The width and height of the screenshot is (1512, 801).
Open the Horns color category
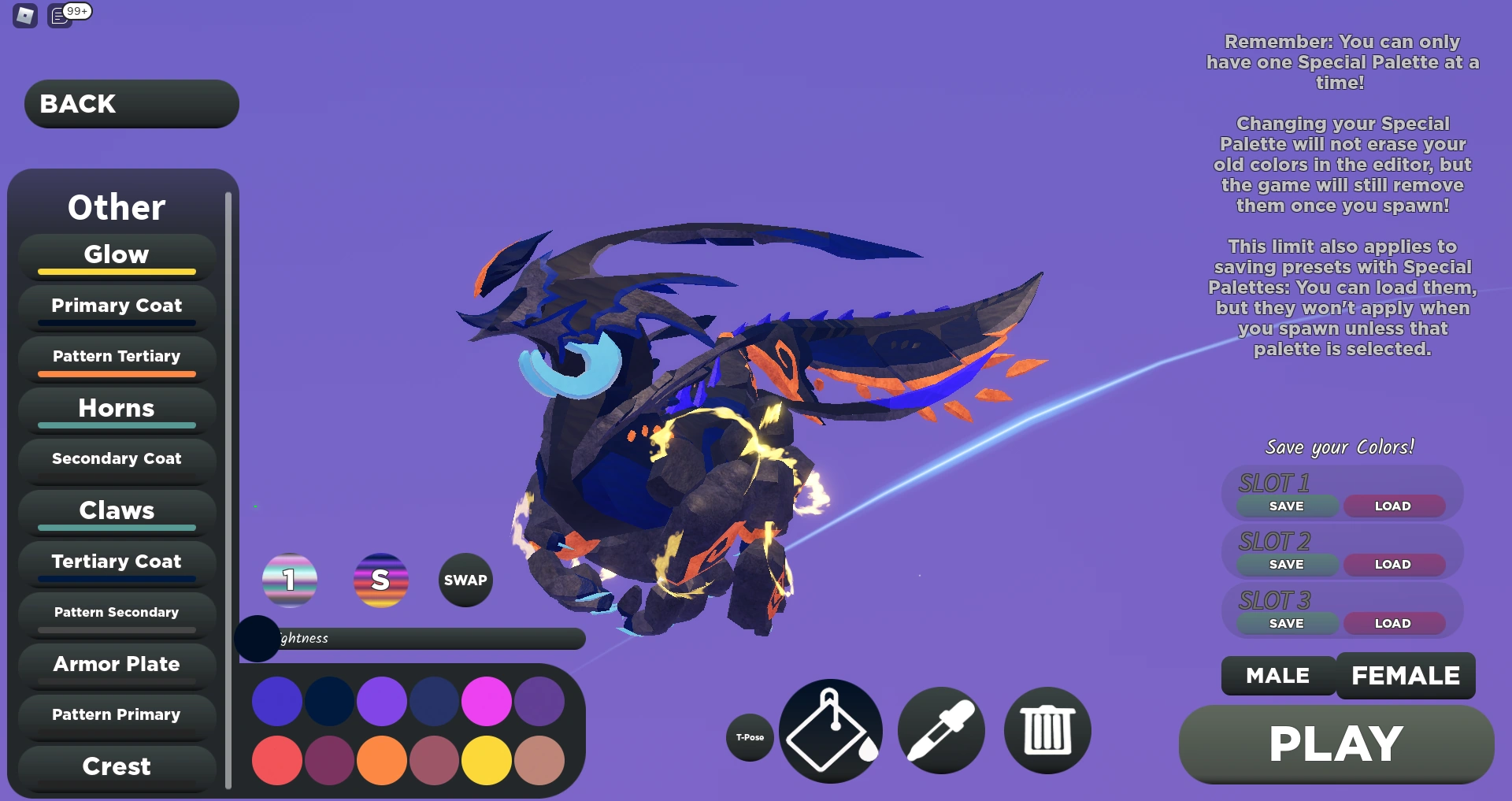(x=115, y=408)
